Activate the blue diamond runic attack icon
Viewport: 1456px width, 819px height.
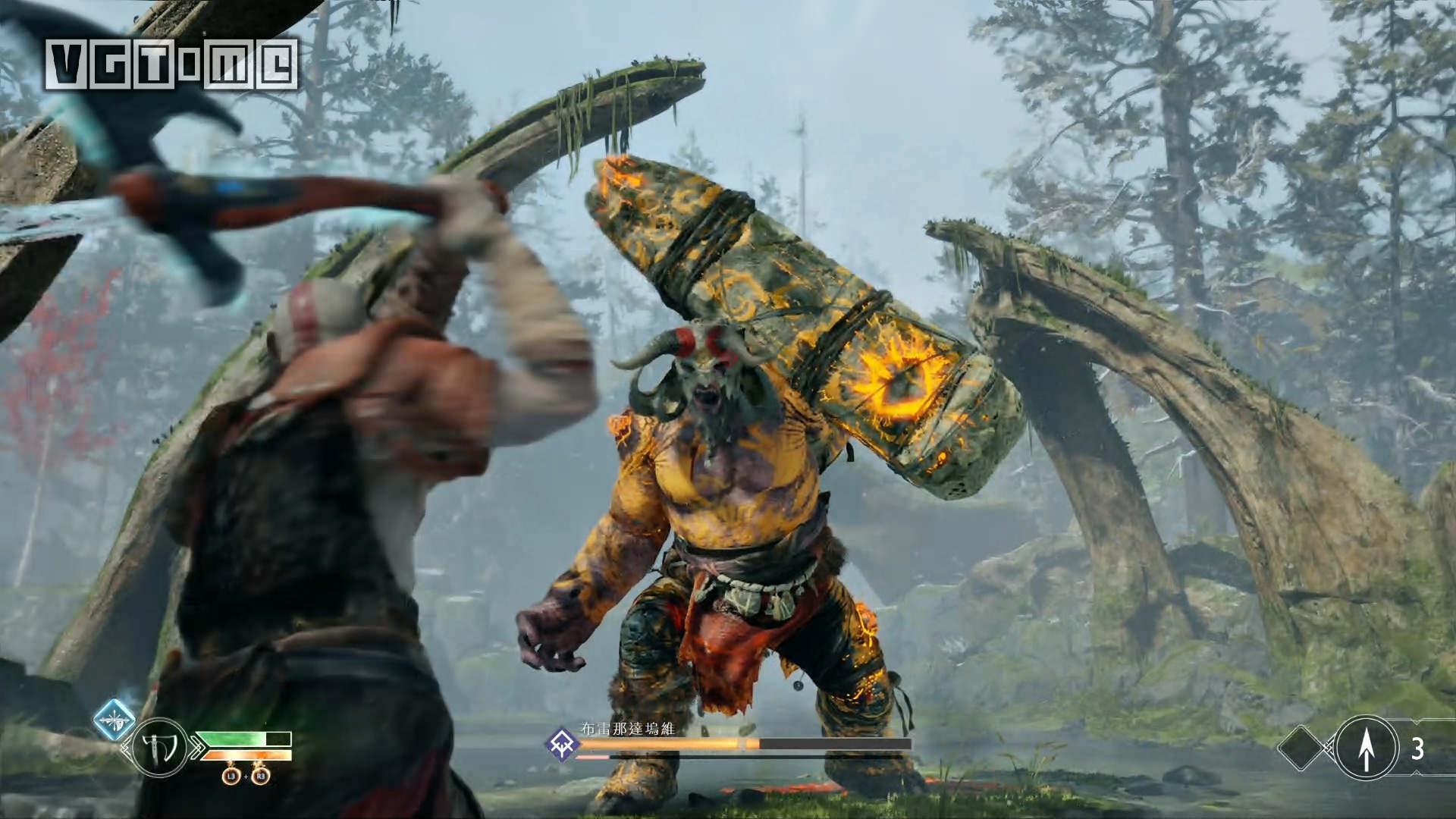coord(115,720)
